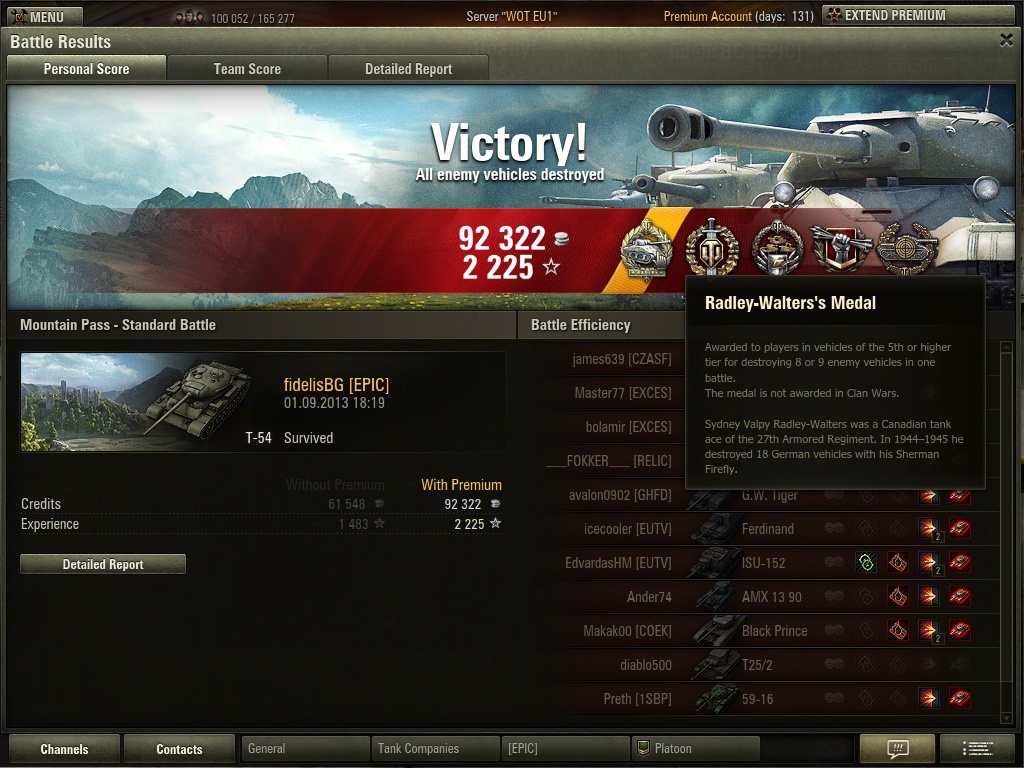Image resolution: width=1024 pixels, height=768 pixels.
Task: Switch to the General chat channel
Action: click(x=305, y=748)
